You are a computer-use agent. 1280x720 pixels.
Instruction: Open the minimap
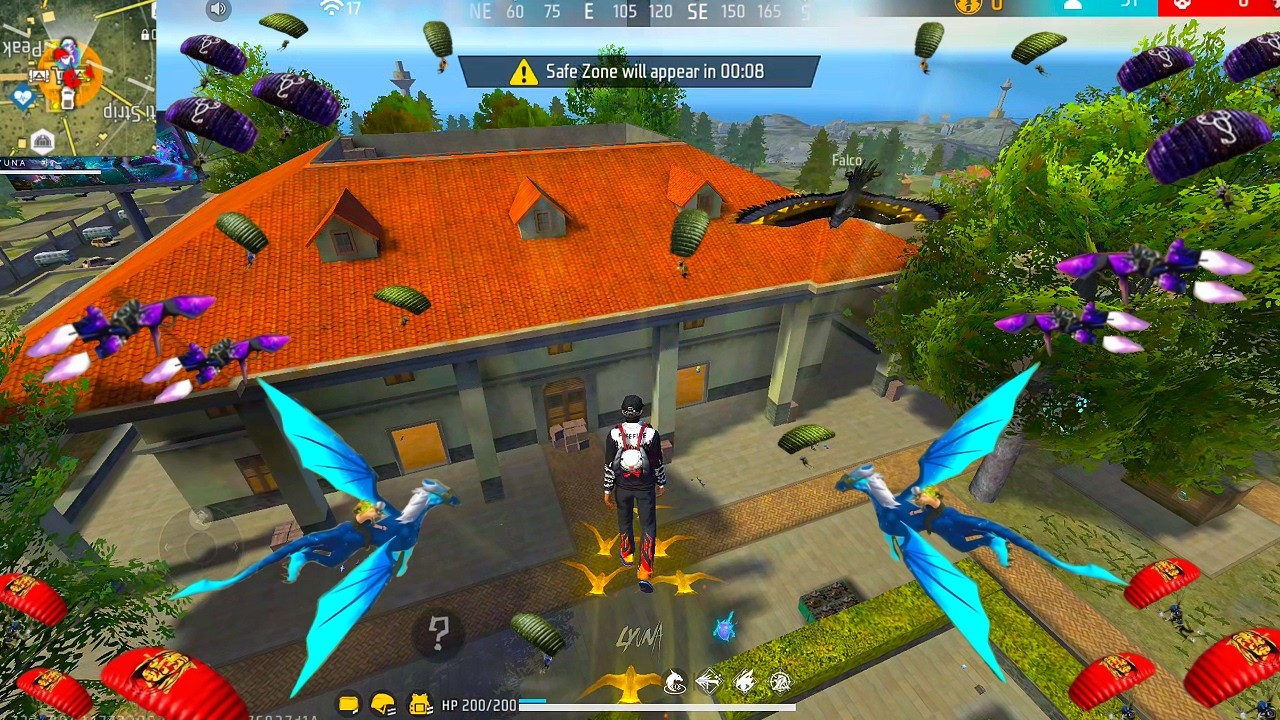77,78
